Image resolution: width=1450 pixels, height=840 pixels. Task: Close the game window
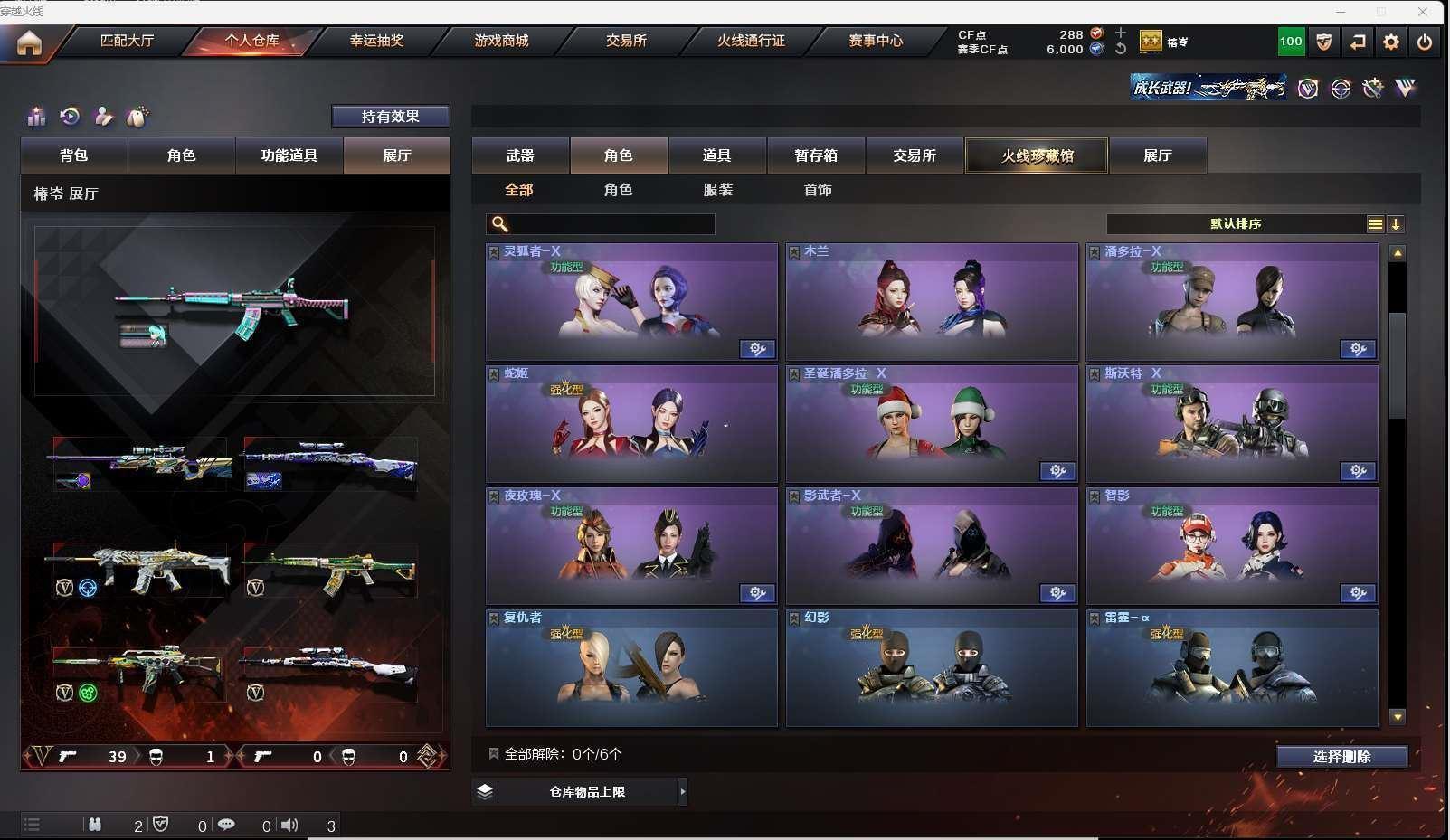pos(1423,12)
